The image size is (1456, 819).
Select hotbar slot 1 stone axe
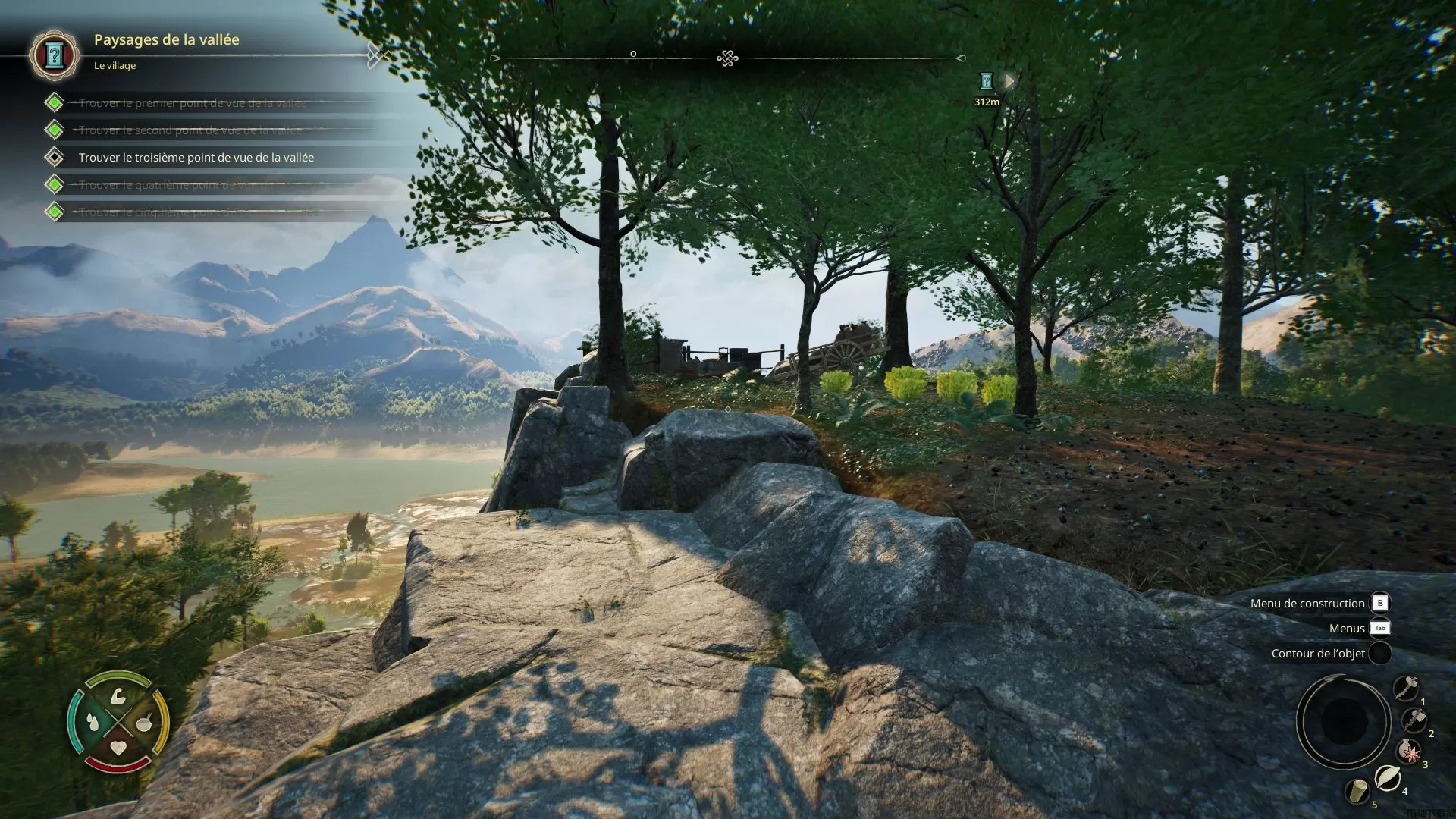tap(1406, 688)
